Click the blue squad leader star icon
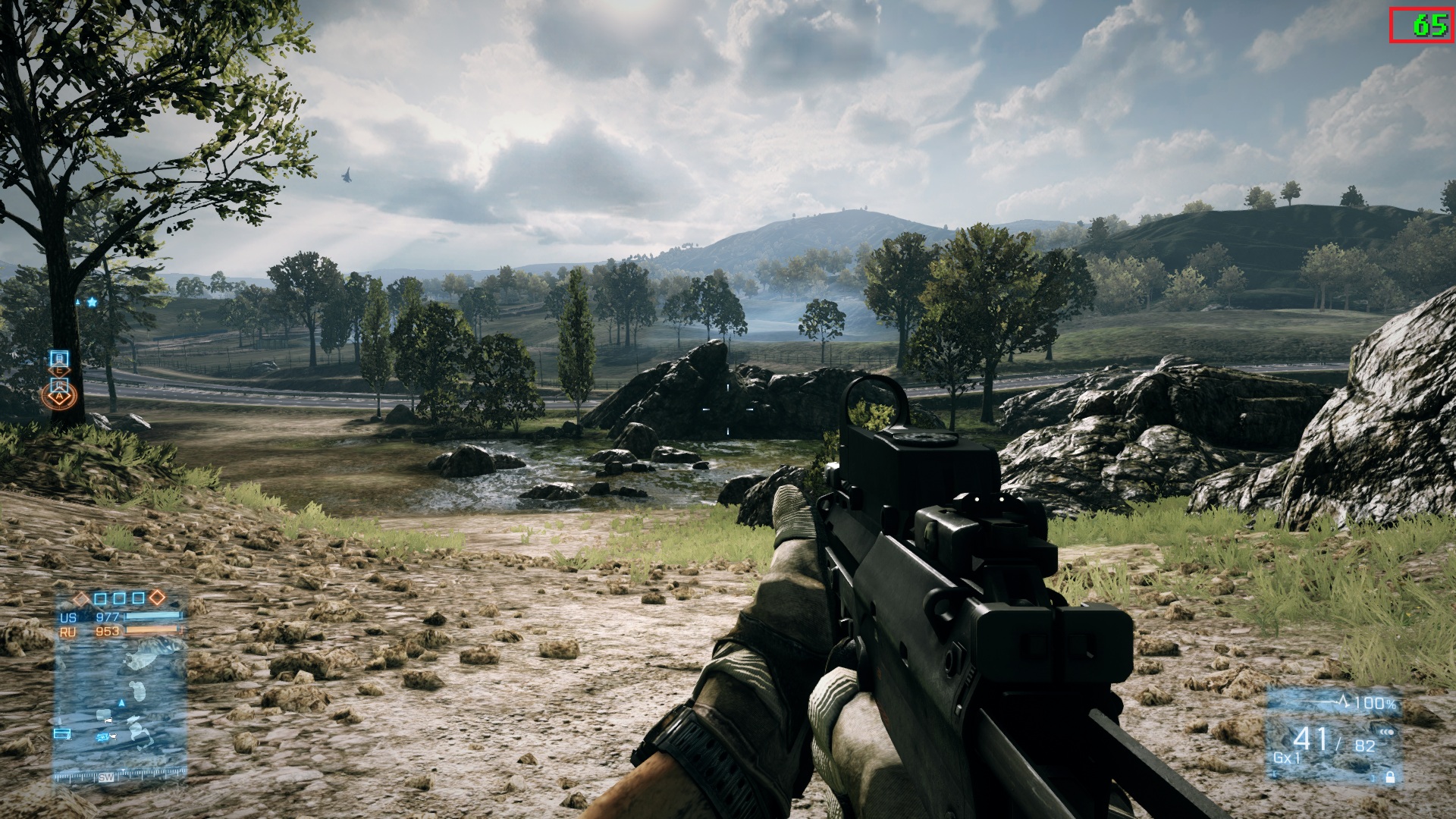The image size is (1456, 819). 93,302
